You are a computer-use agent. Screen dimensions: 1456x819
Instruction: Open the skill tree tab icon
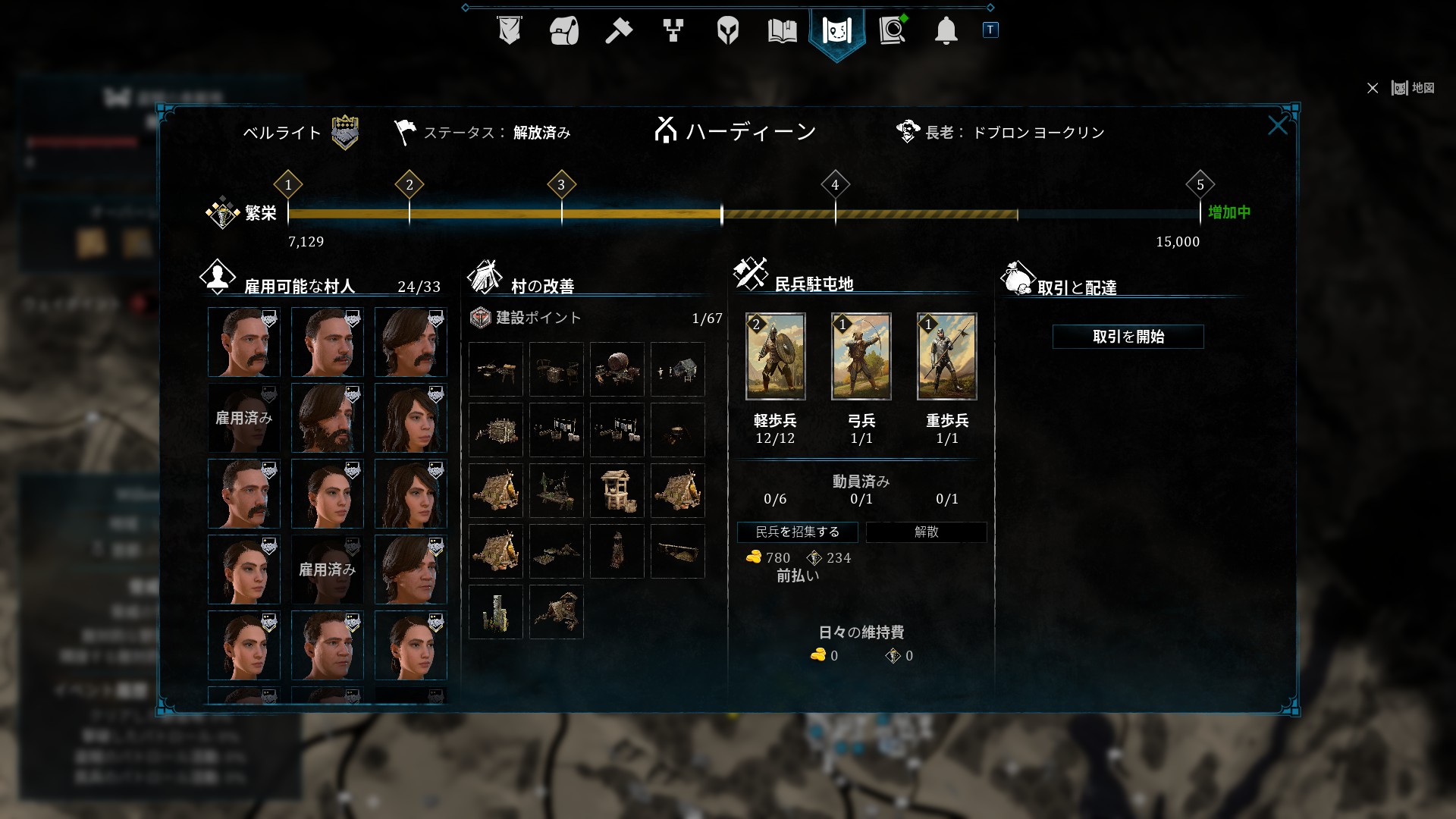coord(673,31)
